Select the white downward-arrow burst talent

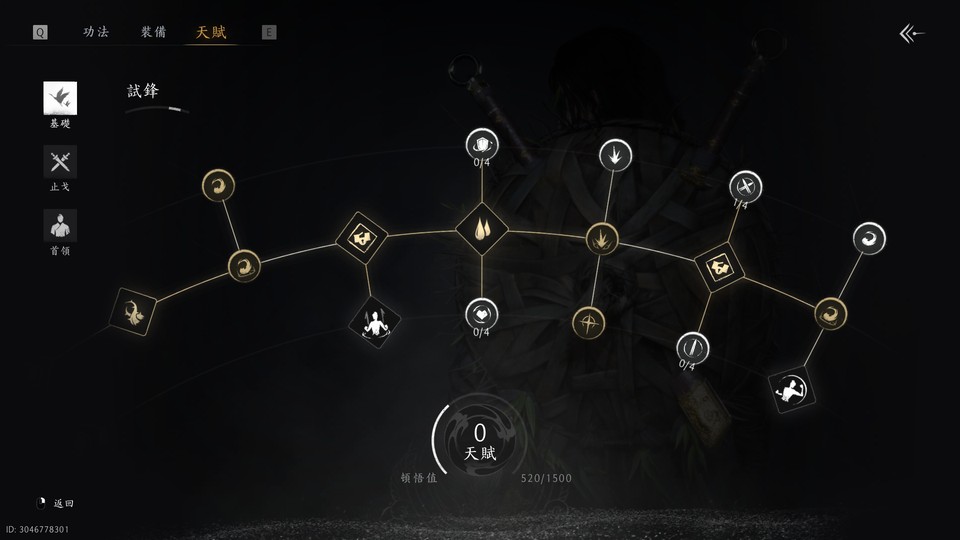[614, 155]
